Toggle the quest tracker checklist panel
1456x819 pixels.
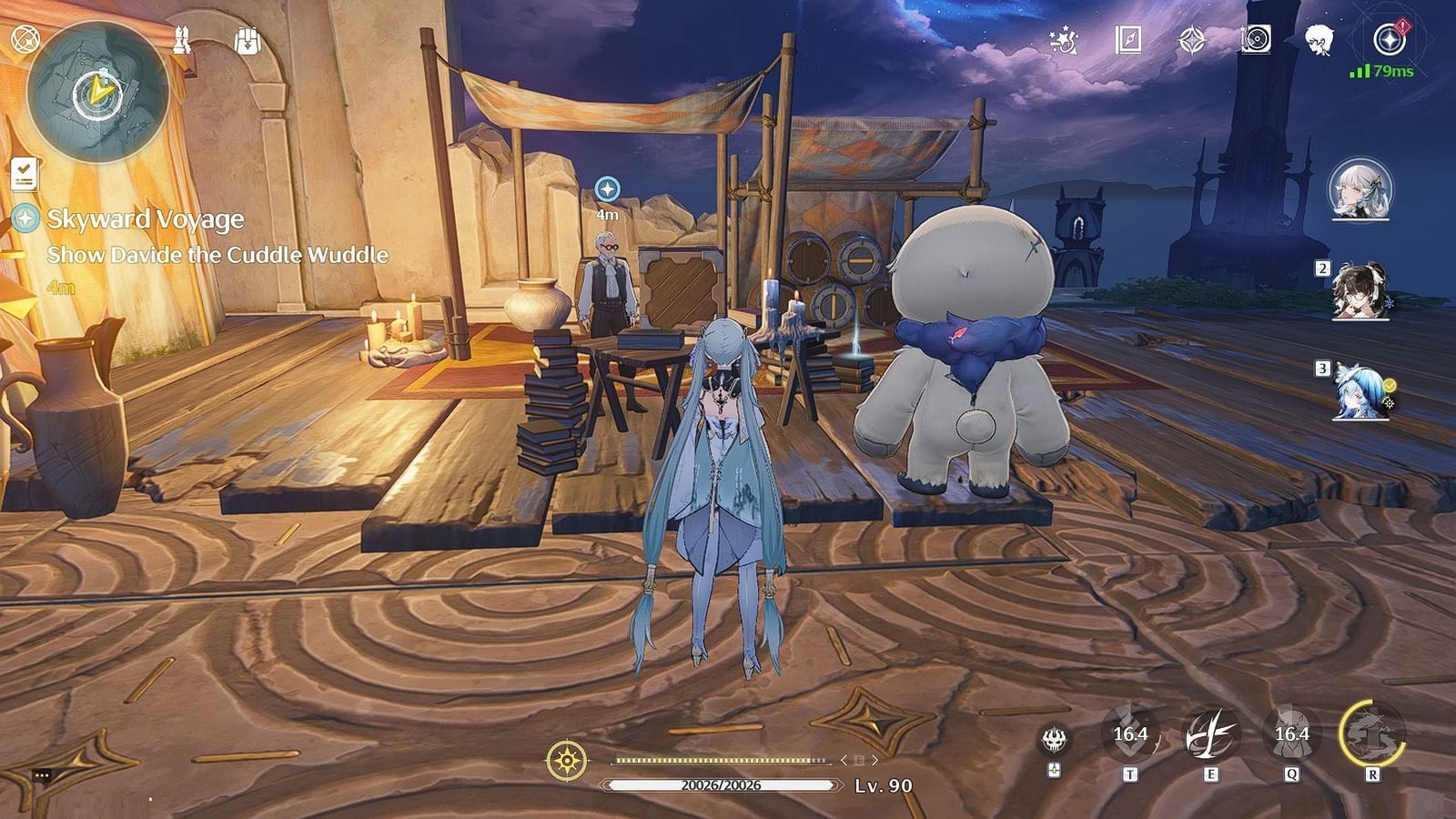click(23, 173)
